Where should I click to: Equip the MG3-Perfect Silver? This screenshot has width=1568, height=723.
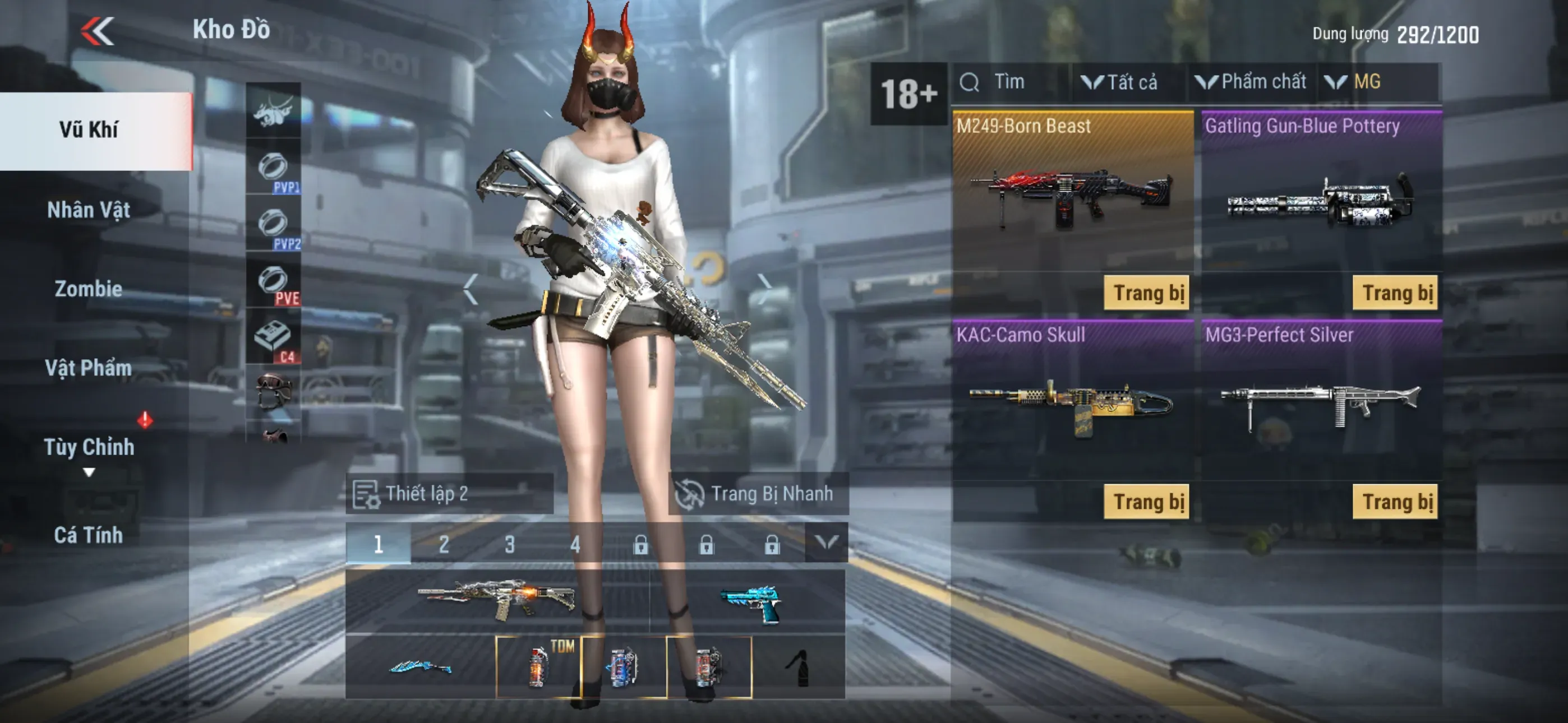click(1395, 502)
